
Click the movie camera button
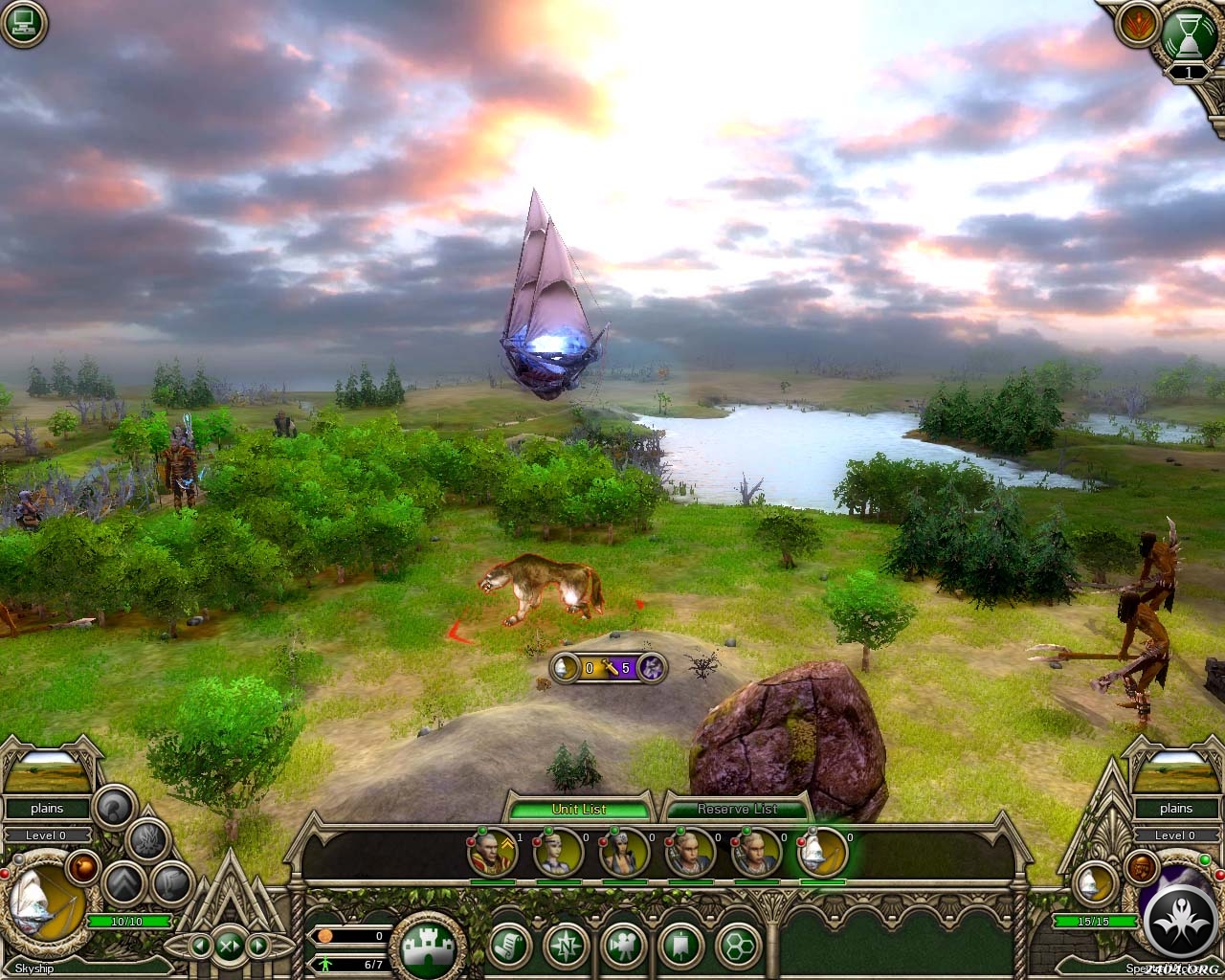(624, 947)
